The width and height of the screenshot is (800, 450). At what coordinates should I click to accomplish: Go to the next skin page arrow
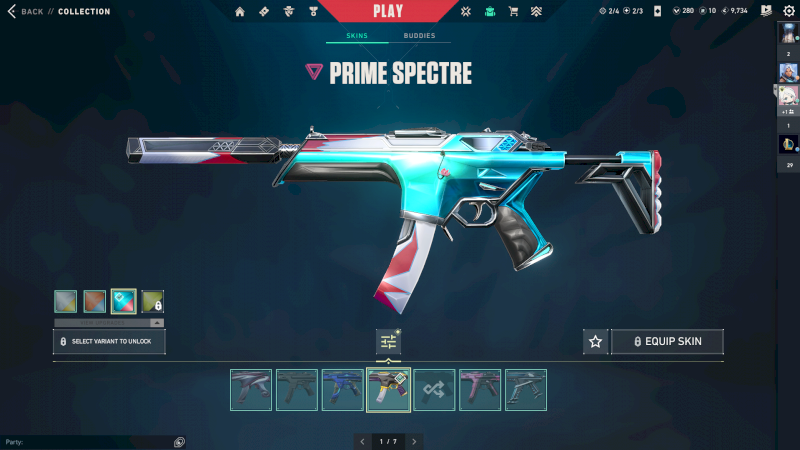[x=414, y=441]
